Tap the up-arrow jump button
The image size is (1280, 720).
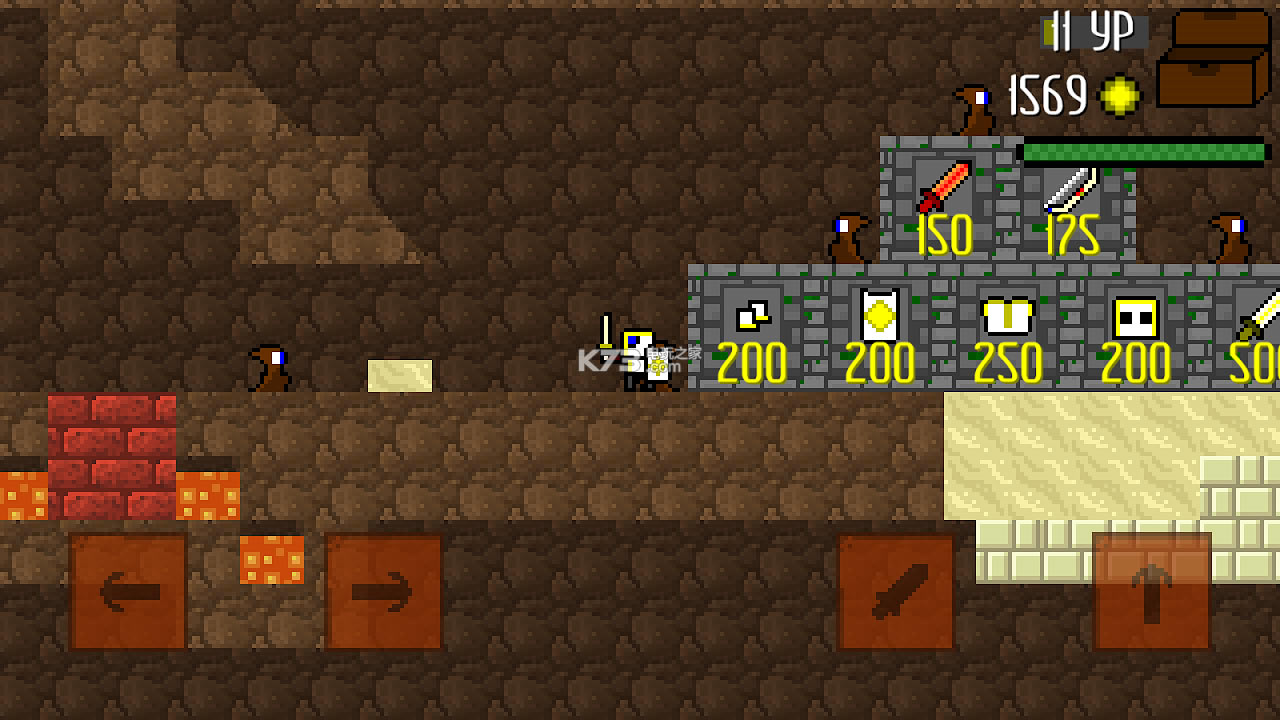[1148, 592]
